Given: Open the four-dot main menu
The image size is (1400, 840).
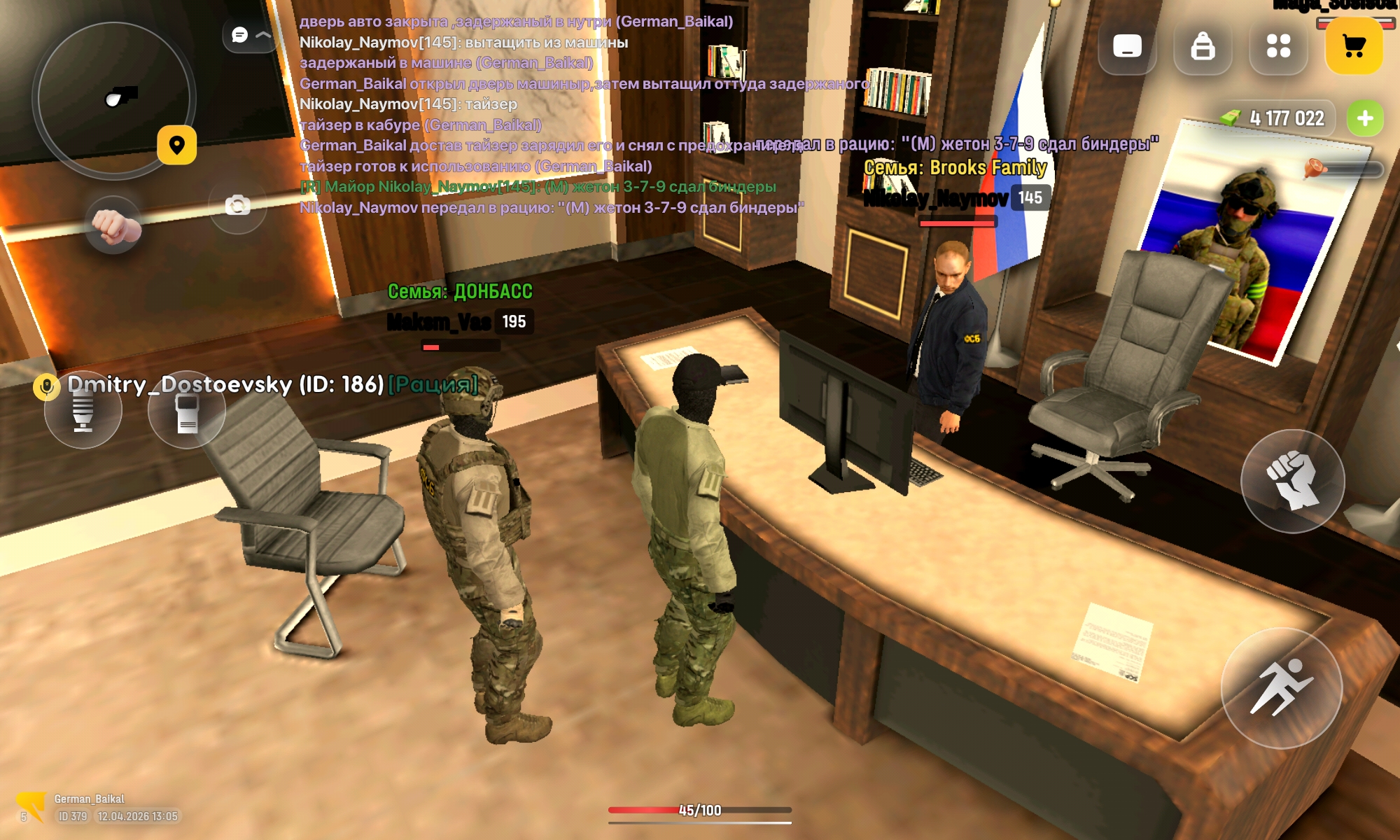Looking at the screenshot, I should pyautogui.click(x=1278, y=46).
